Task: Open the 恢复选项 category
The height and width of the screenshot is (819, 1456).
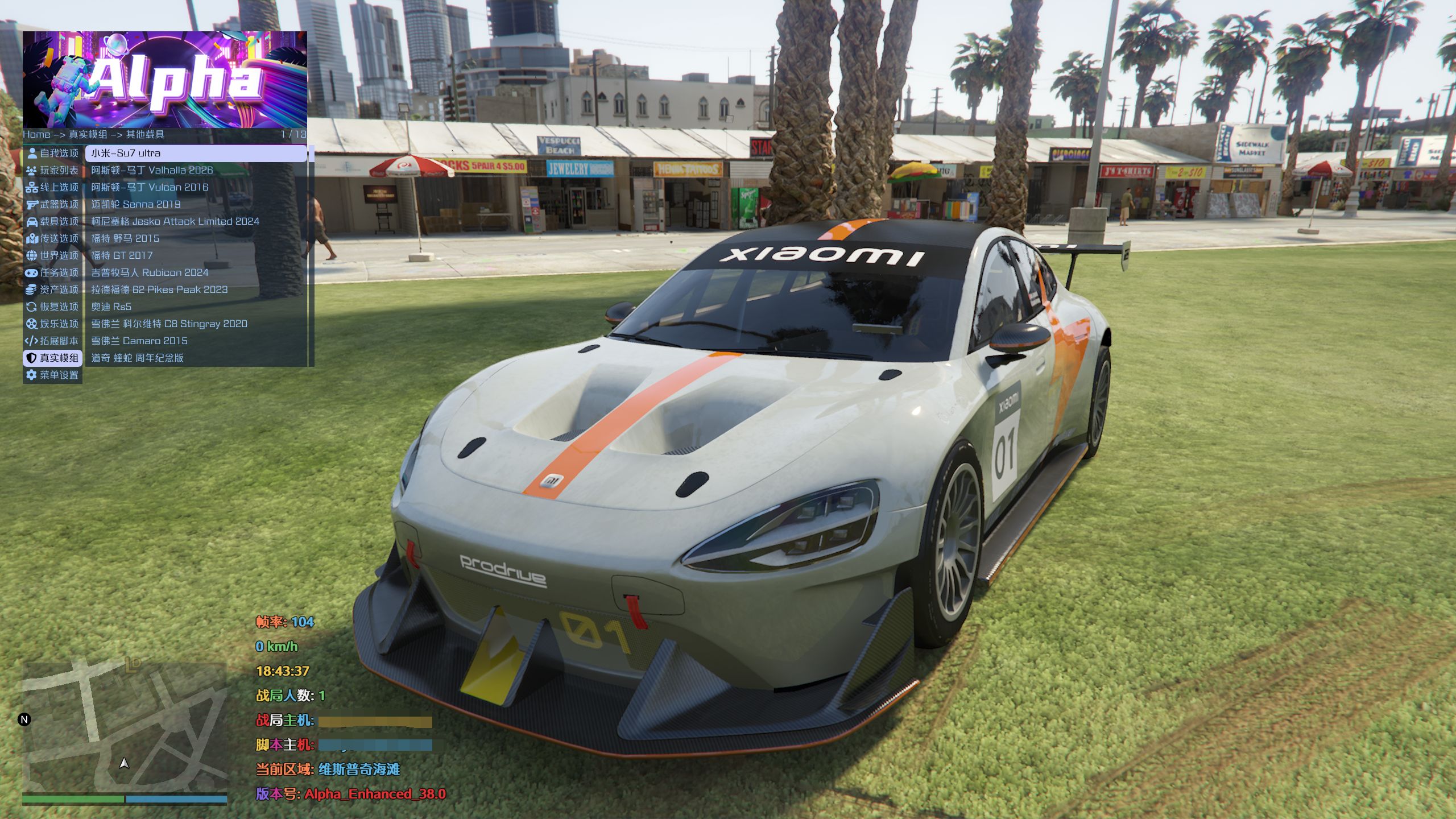Action: [x=53, y=307]
